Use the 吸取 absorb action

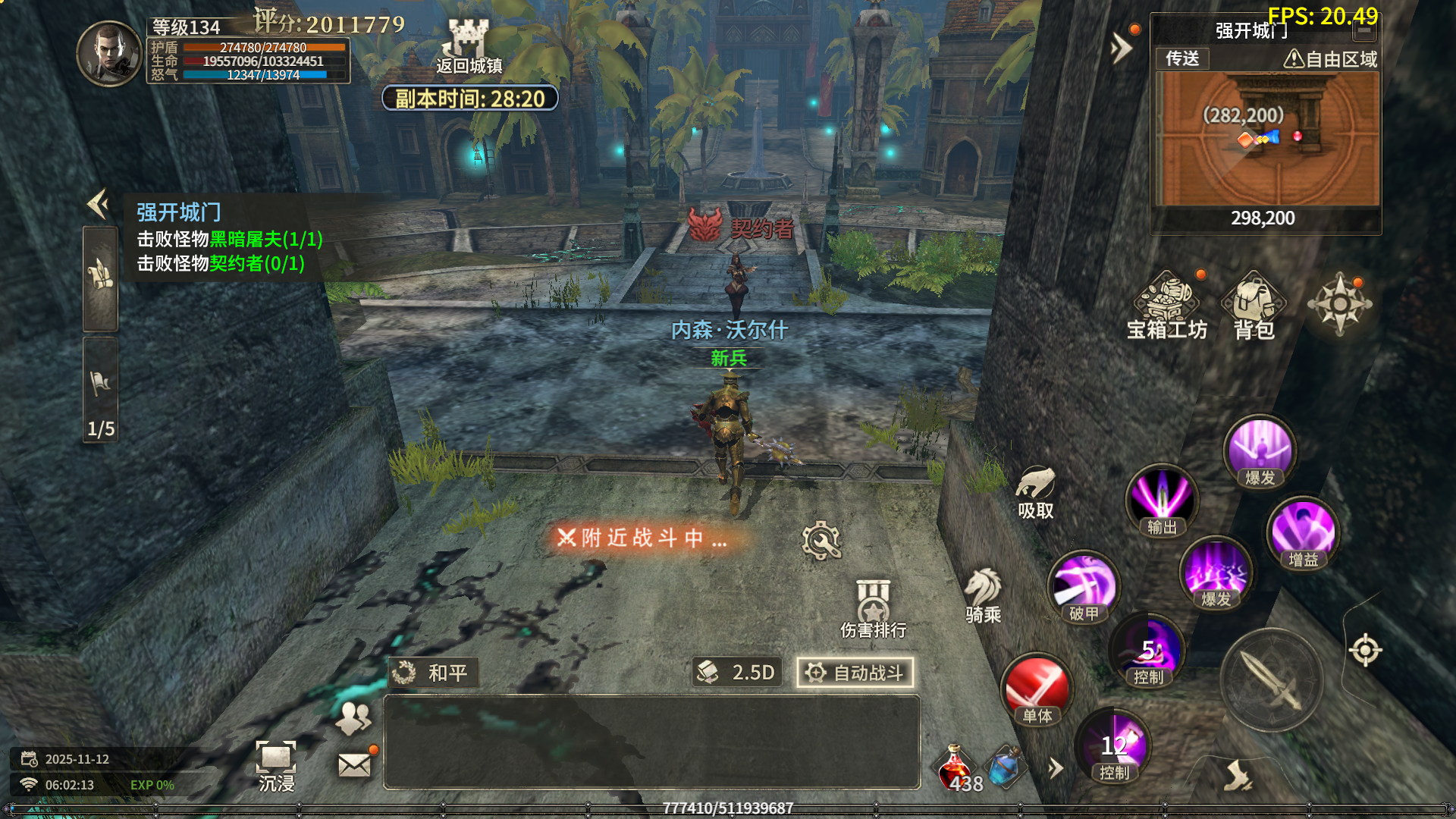pyautogui.click(x=1035, y=492)
